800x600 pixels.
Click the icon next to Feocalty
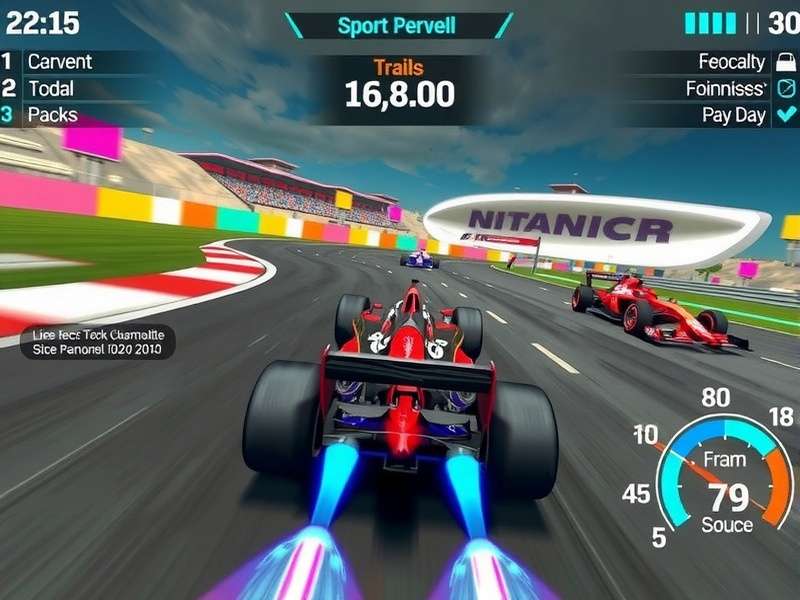785,62
